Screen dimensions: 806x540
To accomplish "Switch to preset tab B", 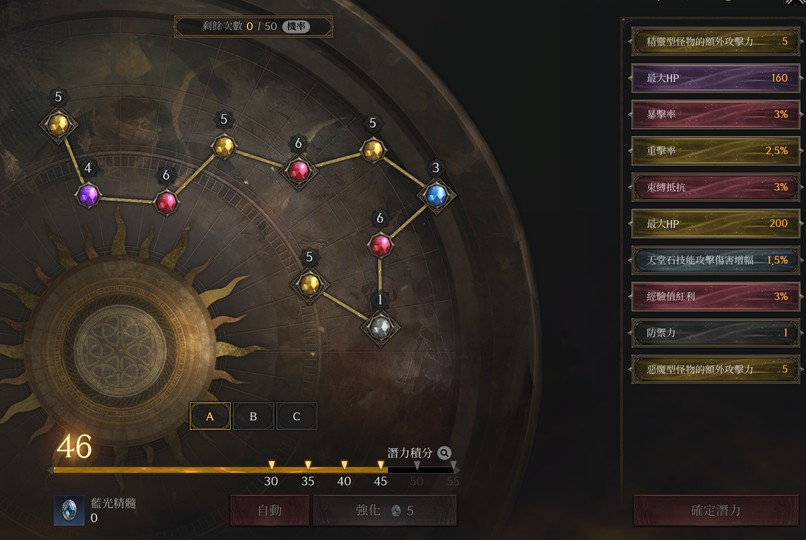I will click(x=253, y=416).
